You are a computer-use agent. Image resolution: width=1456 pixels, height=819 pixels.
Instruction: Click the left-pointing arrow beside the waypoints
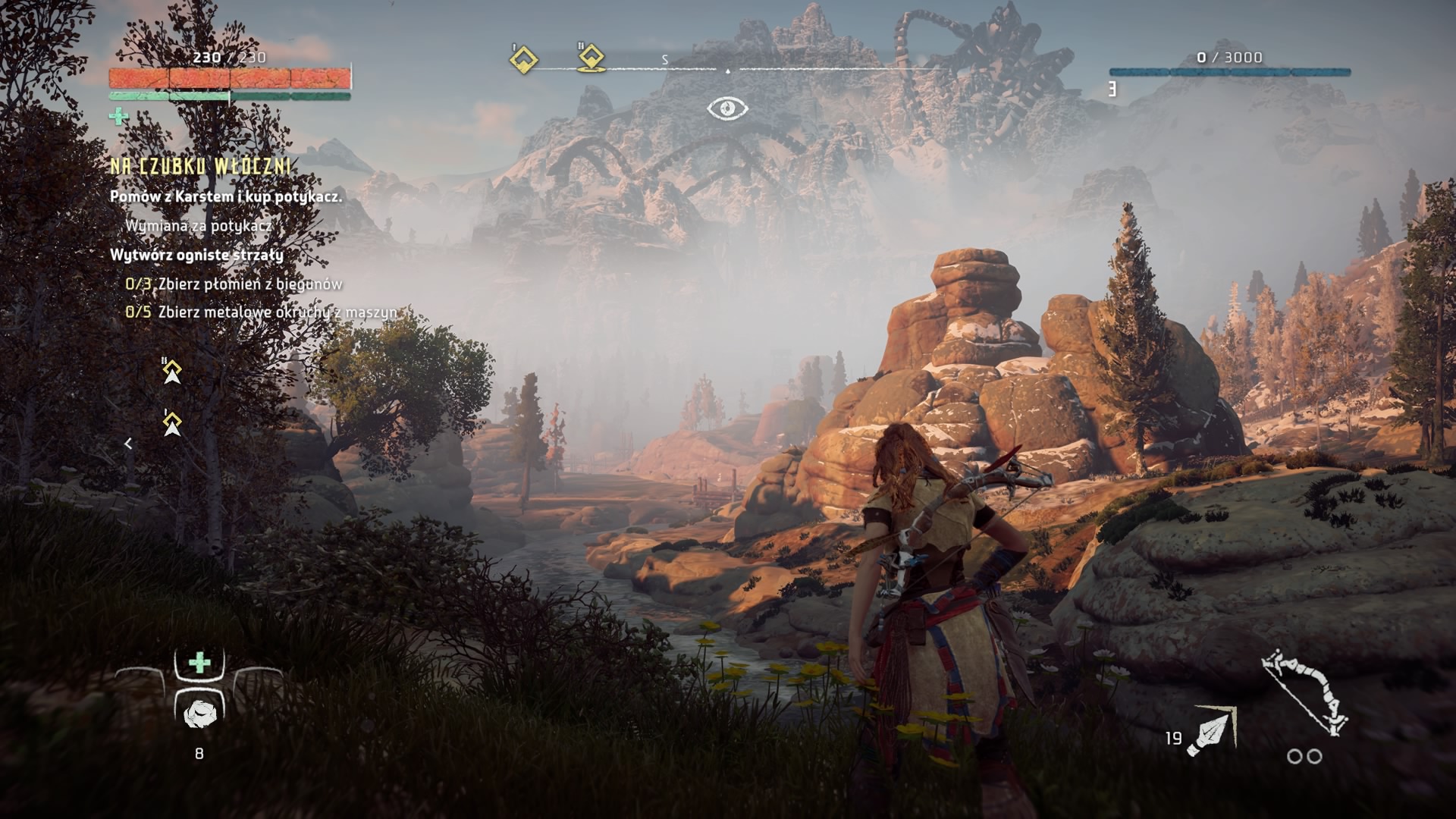(128, 444)
